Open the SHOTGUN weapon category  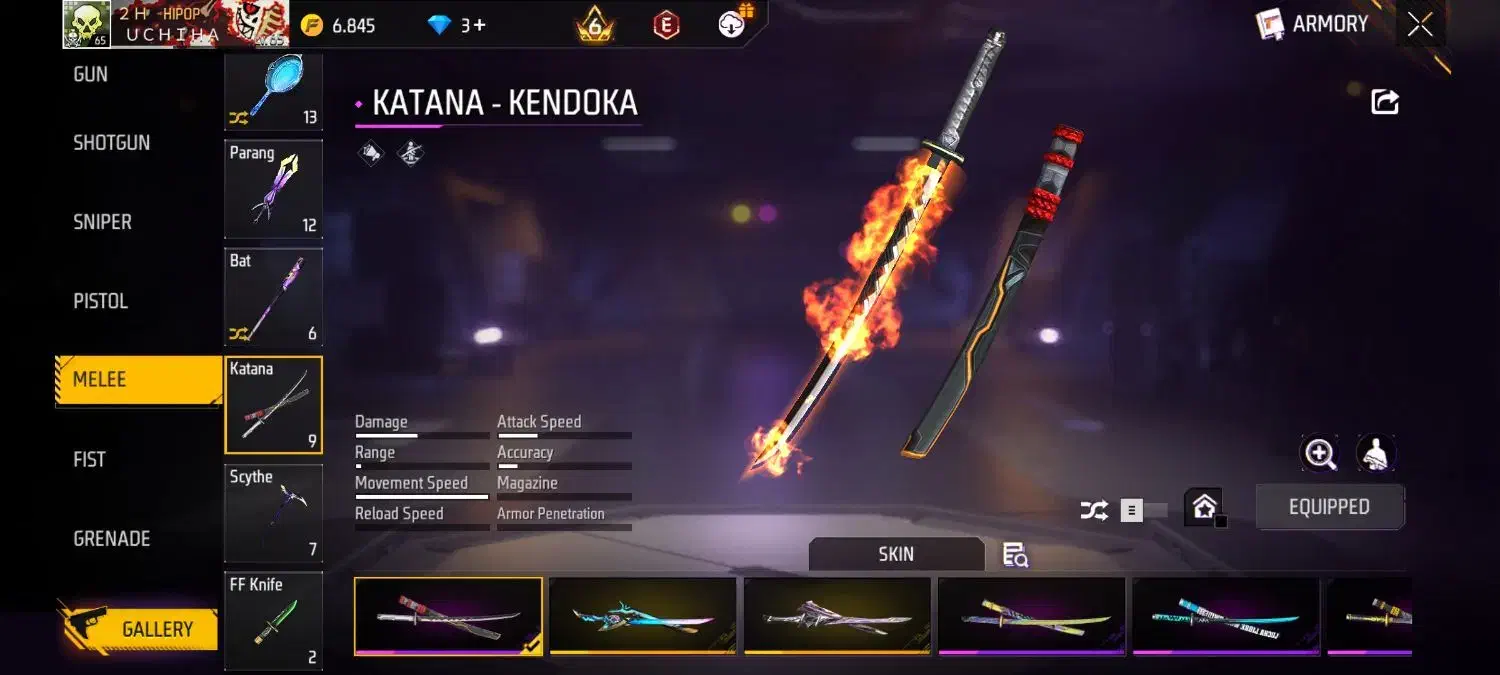click(111, 143)
